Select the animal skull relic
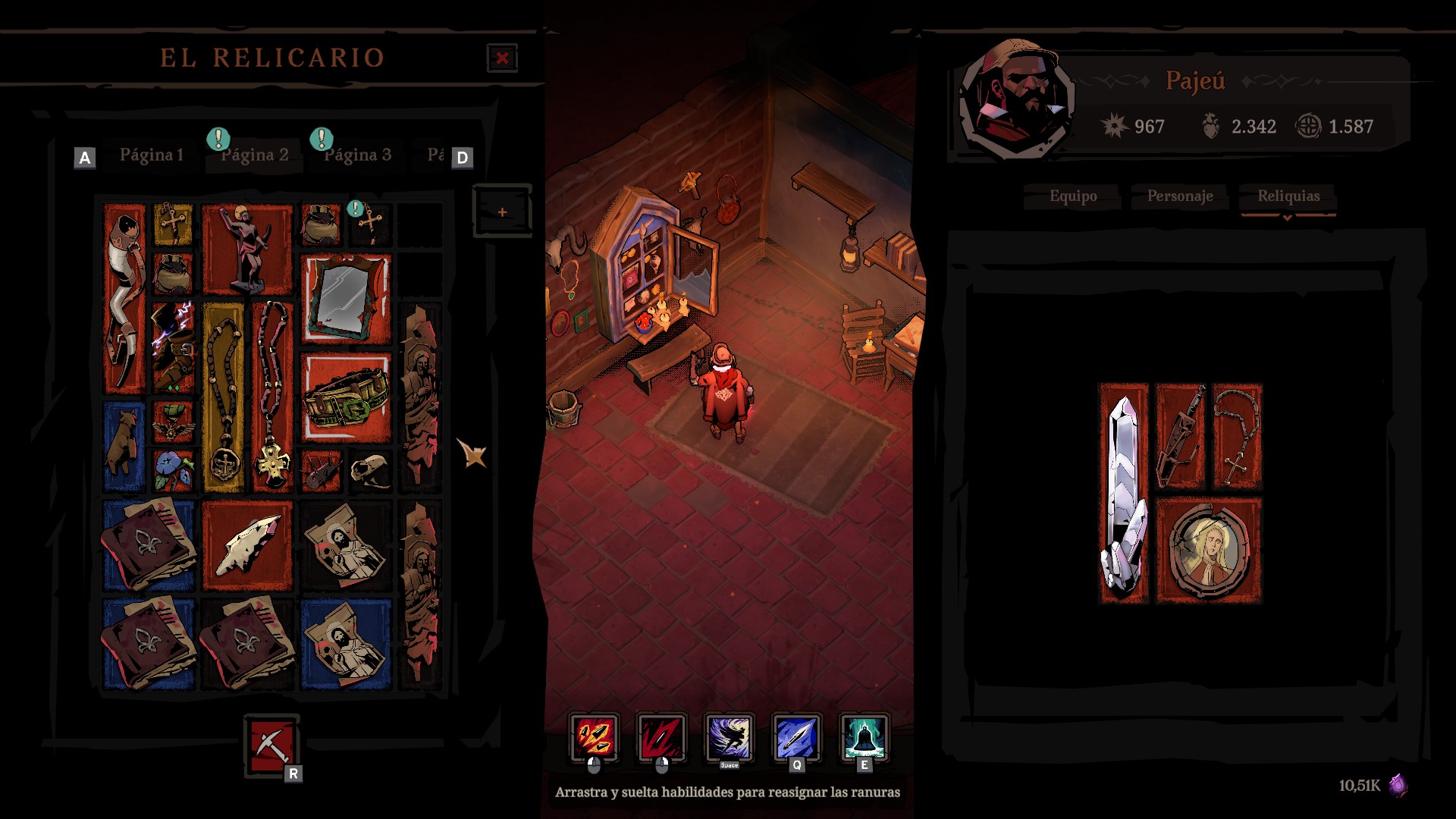This screenshot has width=1456, height=819. [x=370, y=471]
